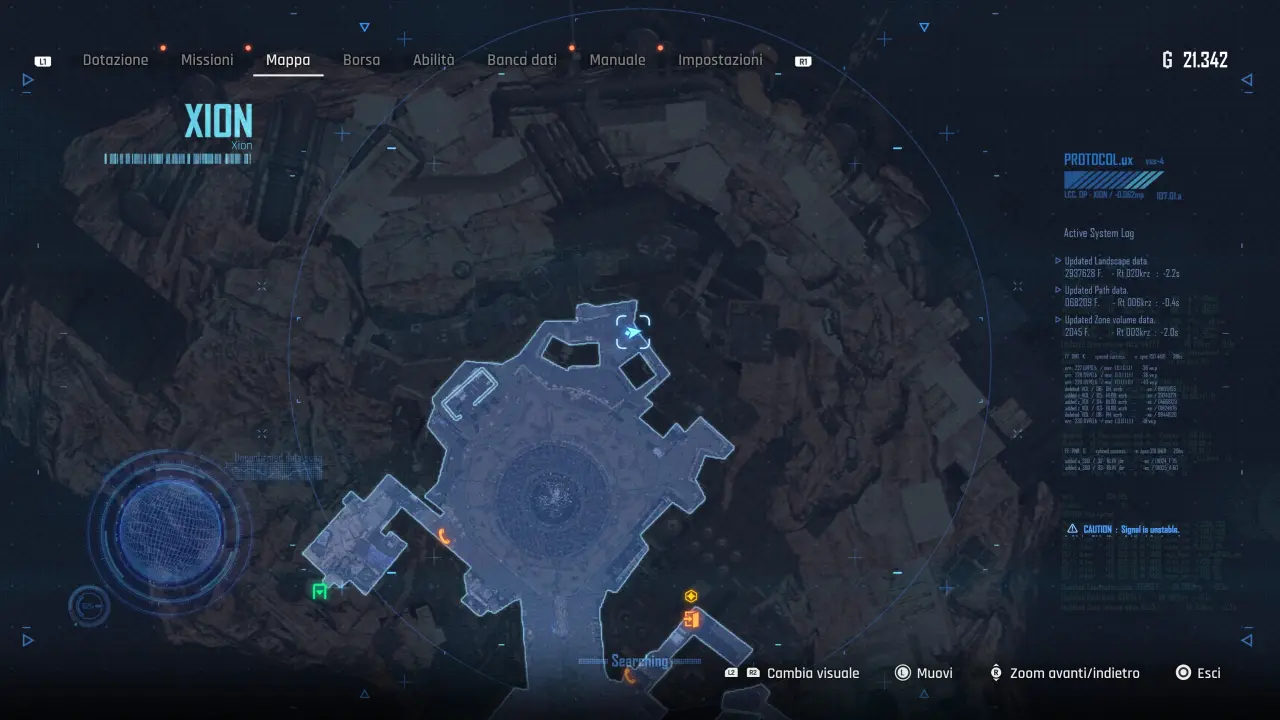Switch to the Dotazione tab

[115, 60]
